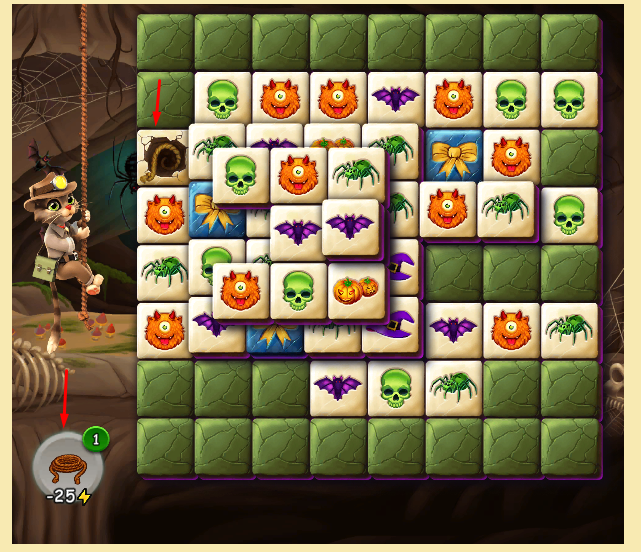
Task: Choose the fully visible golden bow tile
Action: pyautogui.click(x=454, y=155)
